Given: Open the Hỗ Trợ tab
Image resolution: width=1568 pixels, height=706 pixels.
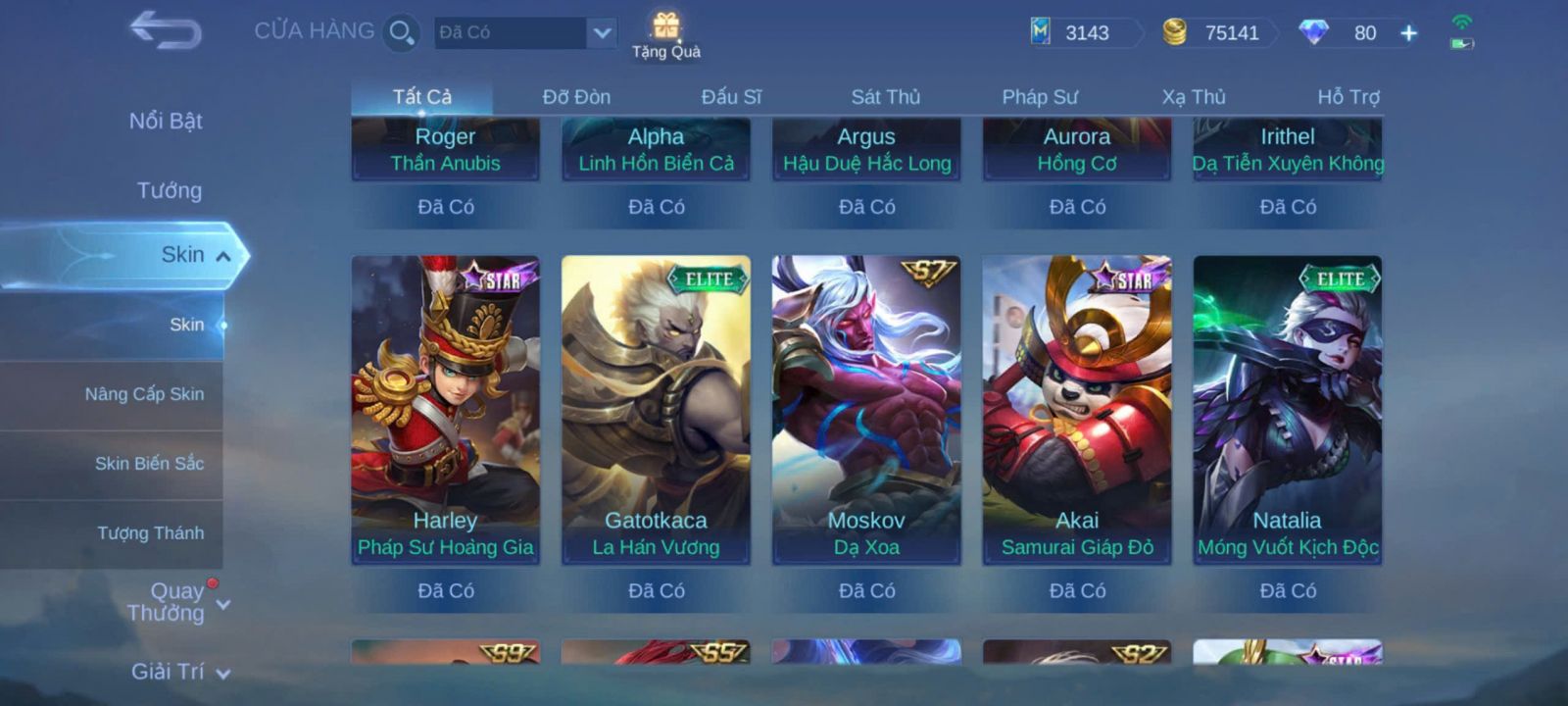Looking at the screenshot, I should (1347, 97).
